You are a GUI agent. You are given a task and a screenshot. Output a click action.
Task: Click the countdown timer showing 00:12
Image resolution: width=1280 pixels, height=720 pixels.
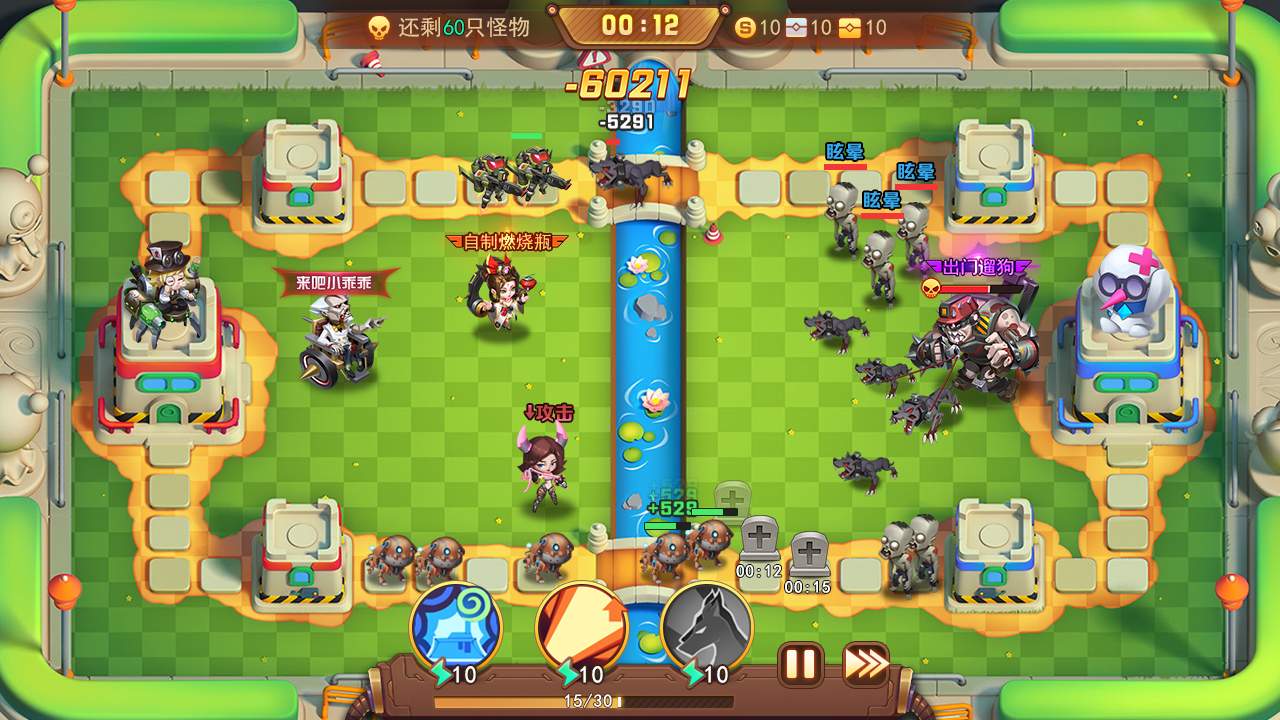[x=641, y=27]
